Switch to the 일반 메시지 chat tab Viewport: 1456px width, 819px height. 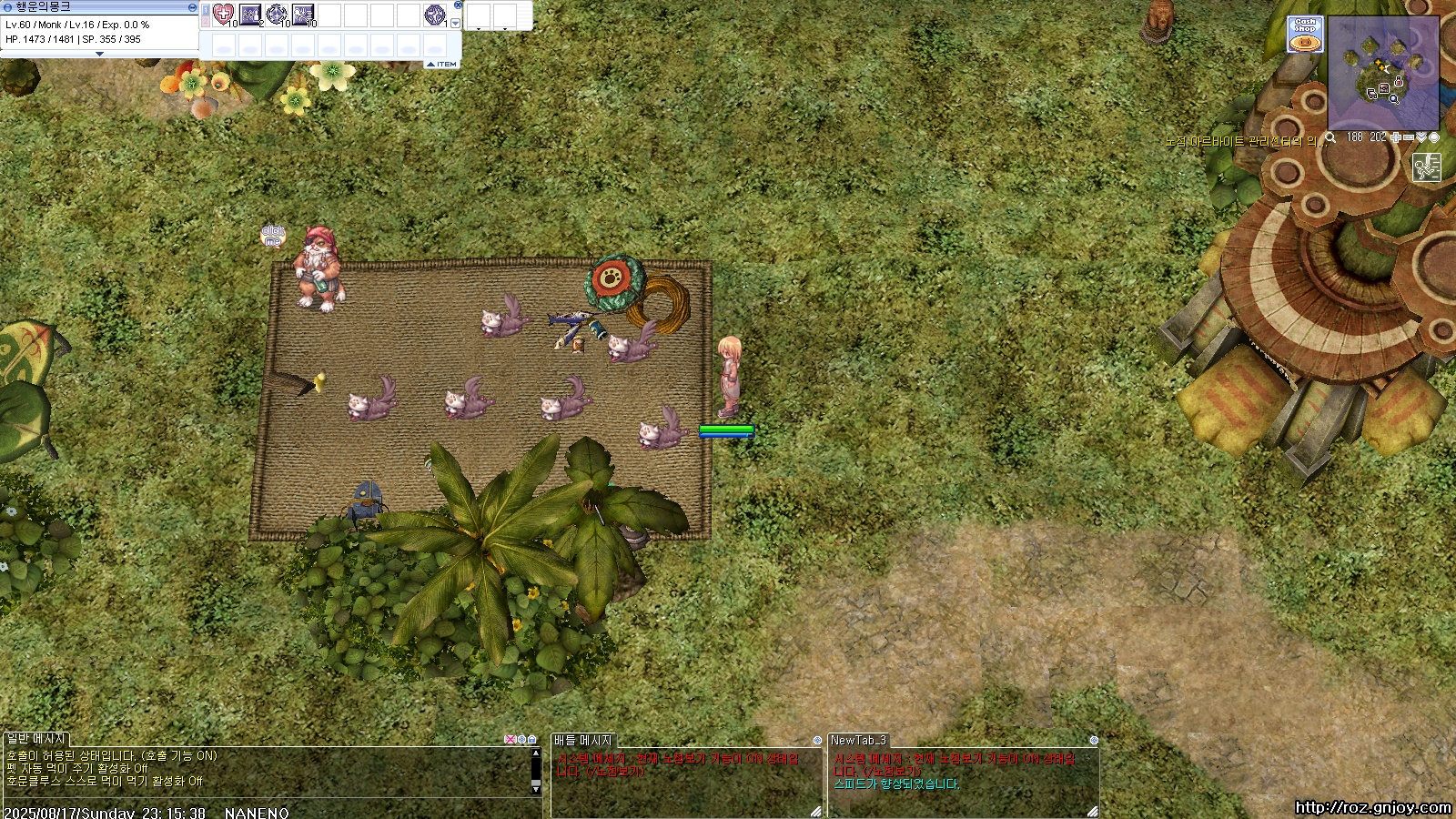(x=36, y=740)
